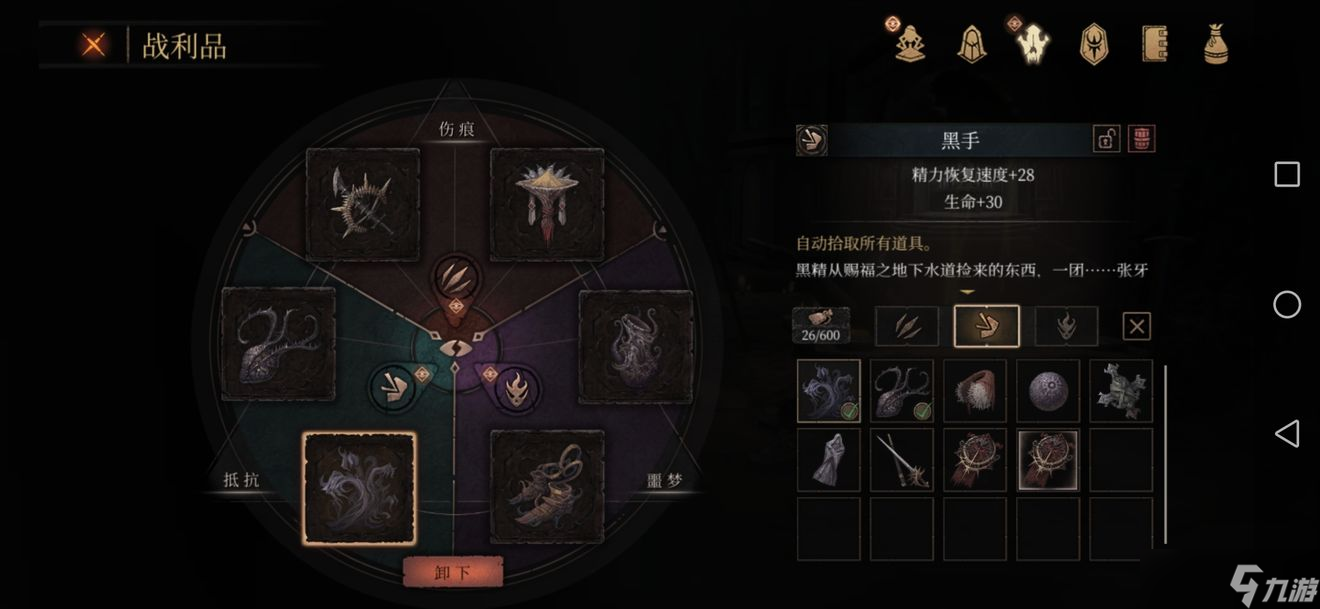This screenshot has width=1320, height=609.
Task: Open the chess piece figure menu icon
Action: (x=910, y=43)
